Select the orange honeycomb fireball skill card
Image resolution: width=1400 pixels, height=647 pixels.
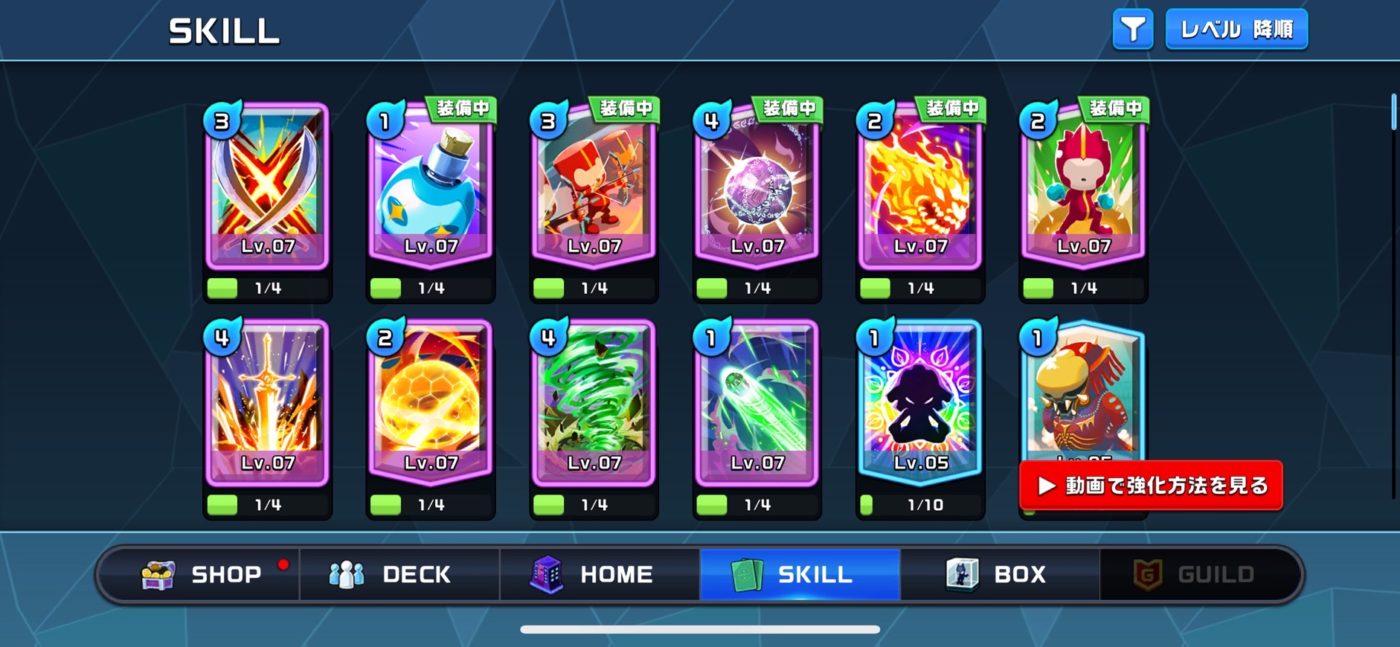[430, 404]
